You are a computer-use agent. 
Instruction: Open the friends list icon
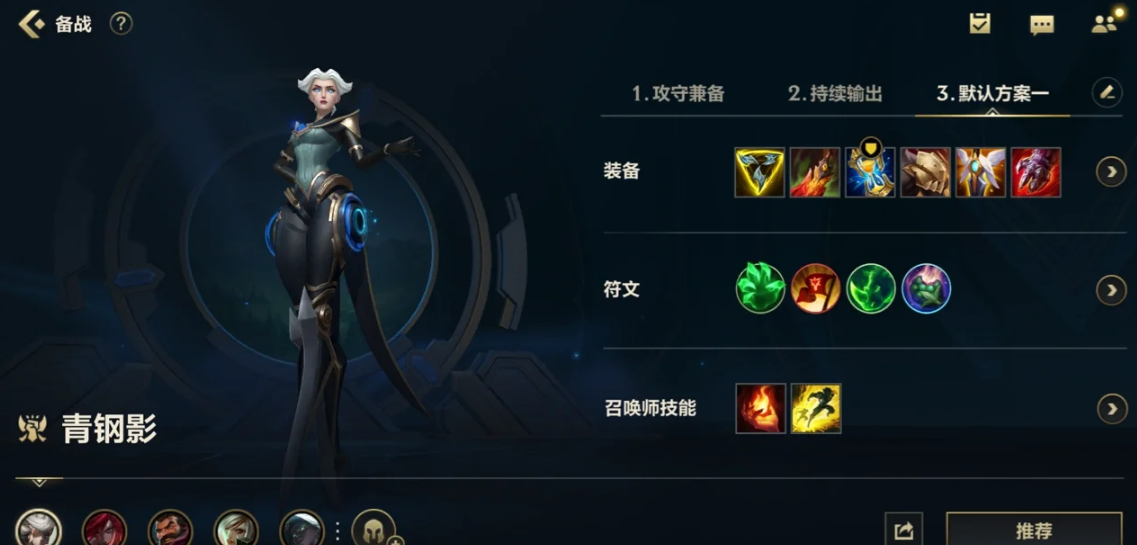coord(1104,24)
